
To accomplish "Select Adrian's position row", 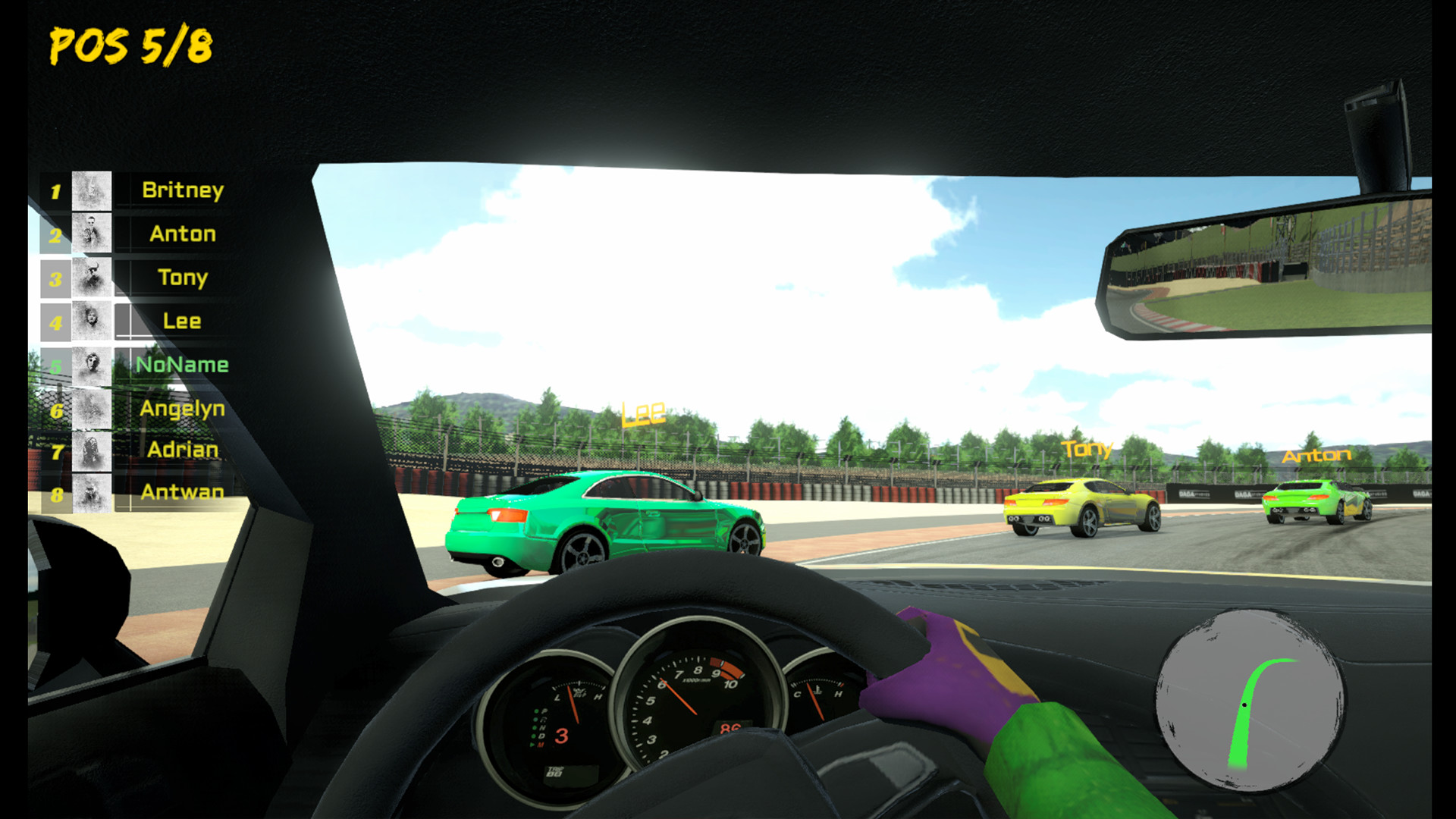I will (x=182, y=450).
